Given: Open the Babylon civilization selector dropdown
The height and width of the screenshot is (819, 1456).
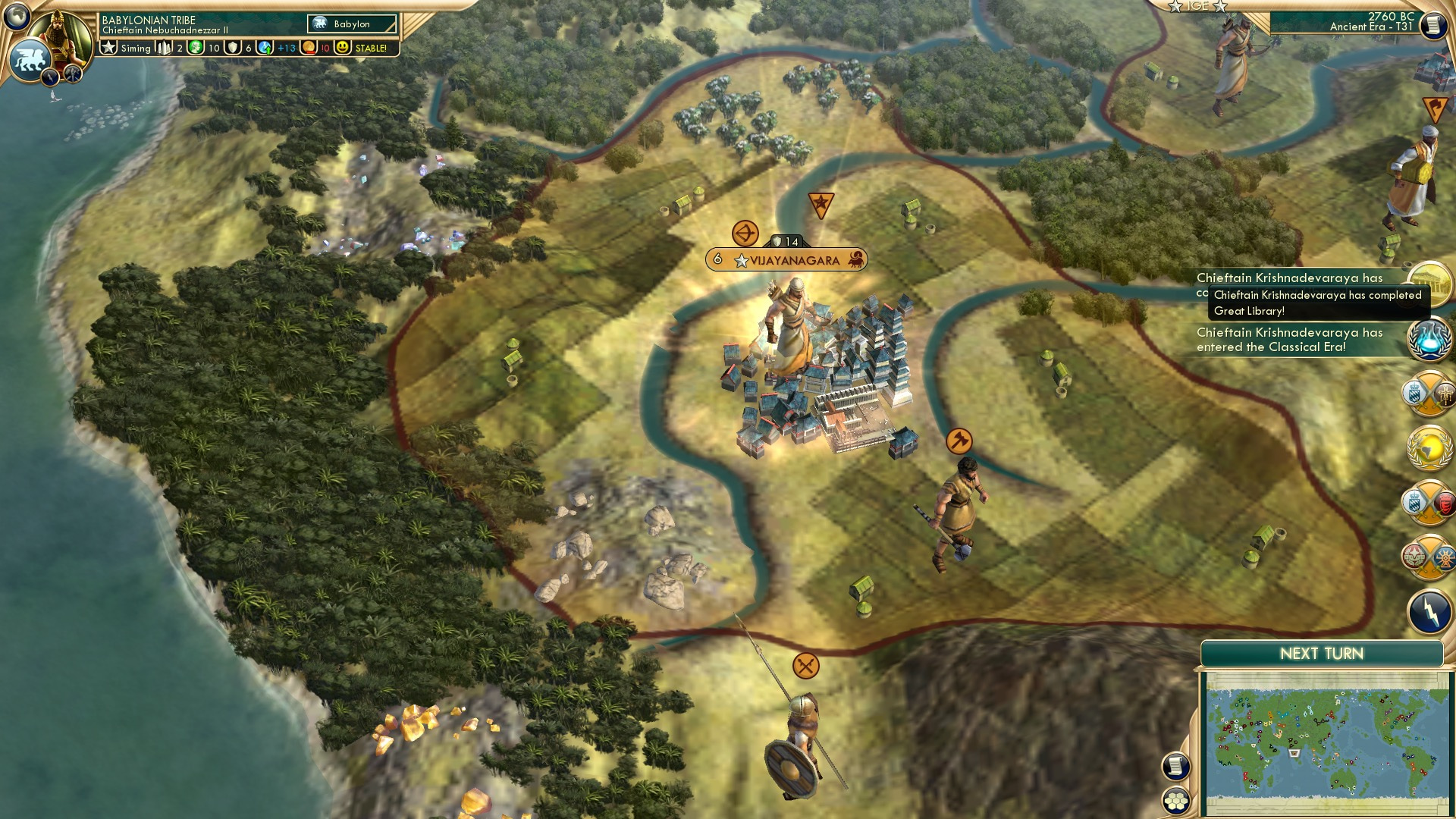Looking at the screenshot, I should point(351,24).
